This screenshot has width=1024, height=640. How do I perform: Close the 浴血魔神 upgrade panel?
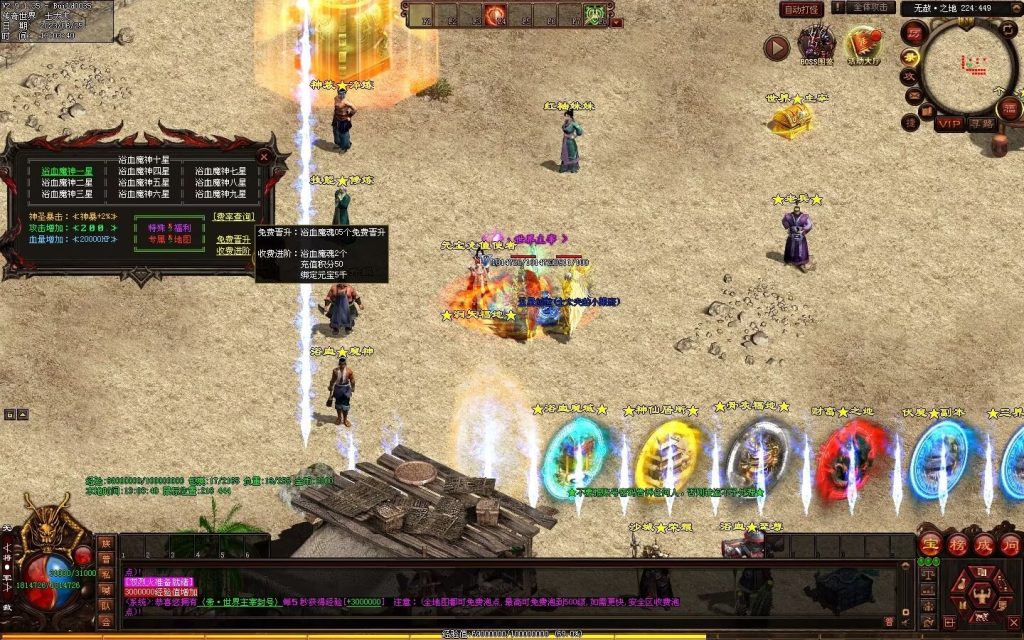pyautogui.click(x=264, y=157)
